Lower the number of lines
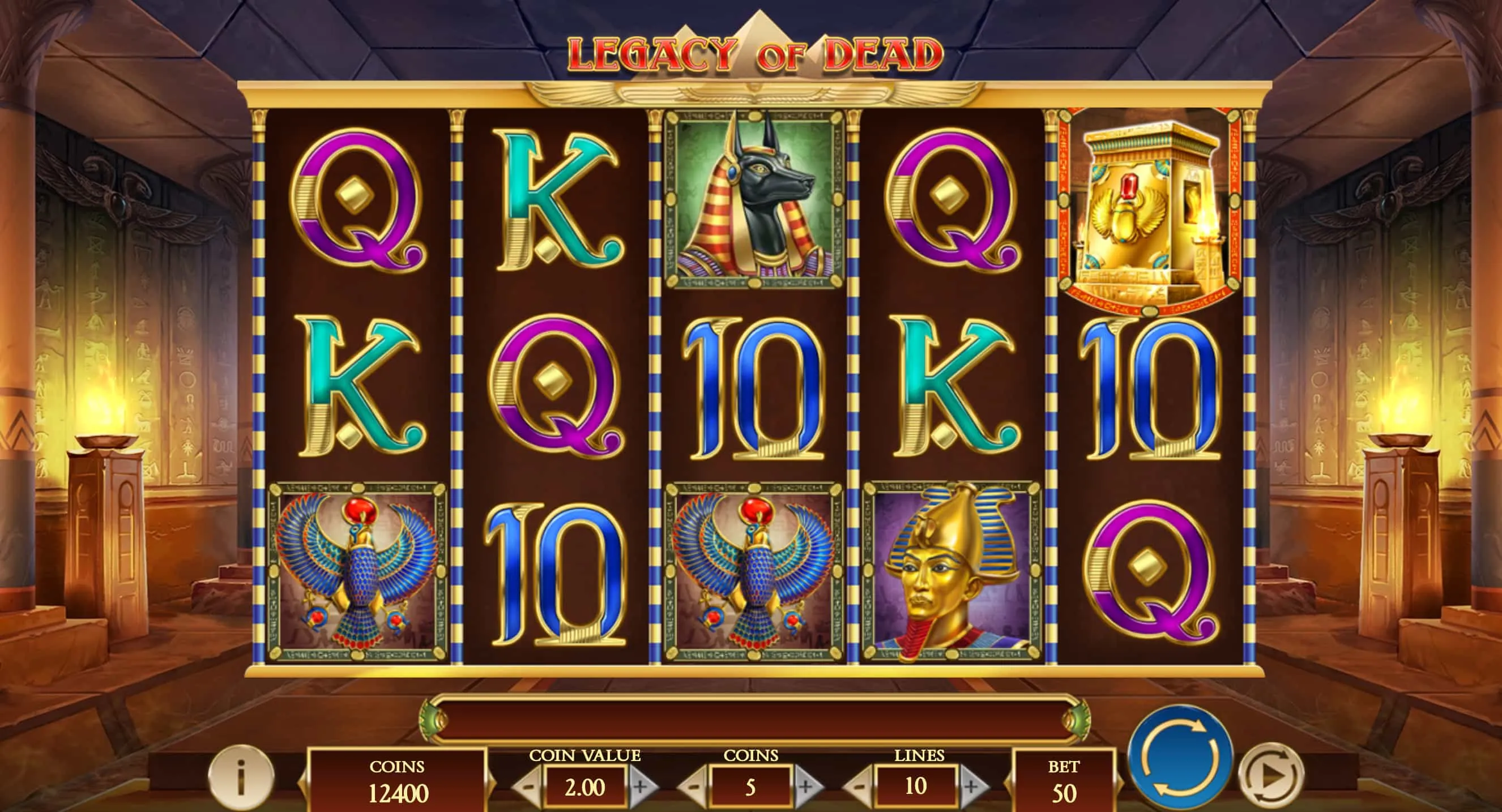 click(859, 787)
